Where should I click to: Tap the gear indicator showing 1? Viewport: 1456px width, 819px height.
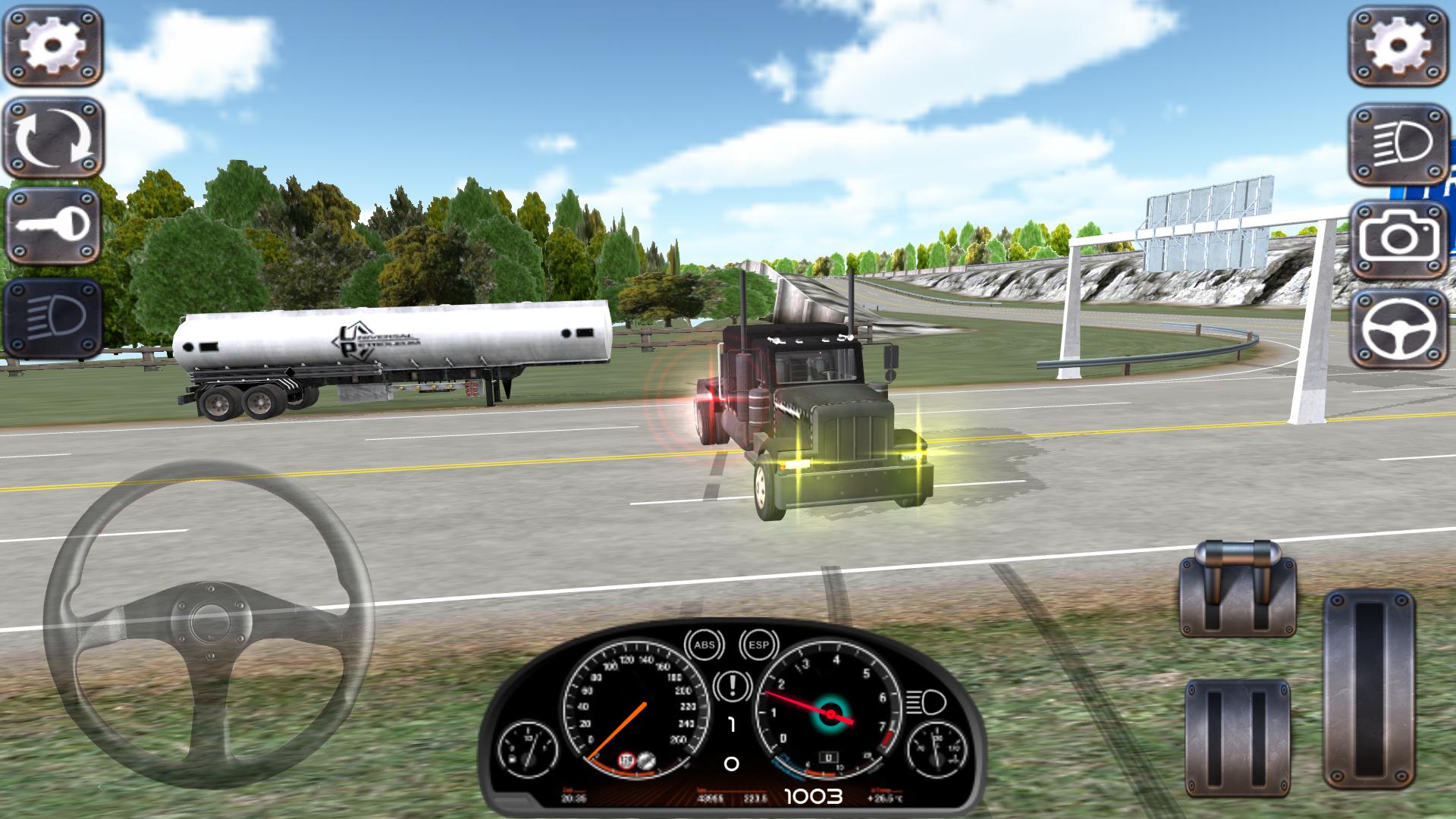pyautogui.click(x=731, y=724)
